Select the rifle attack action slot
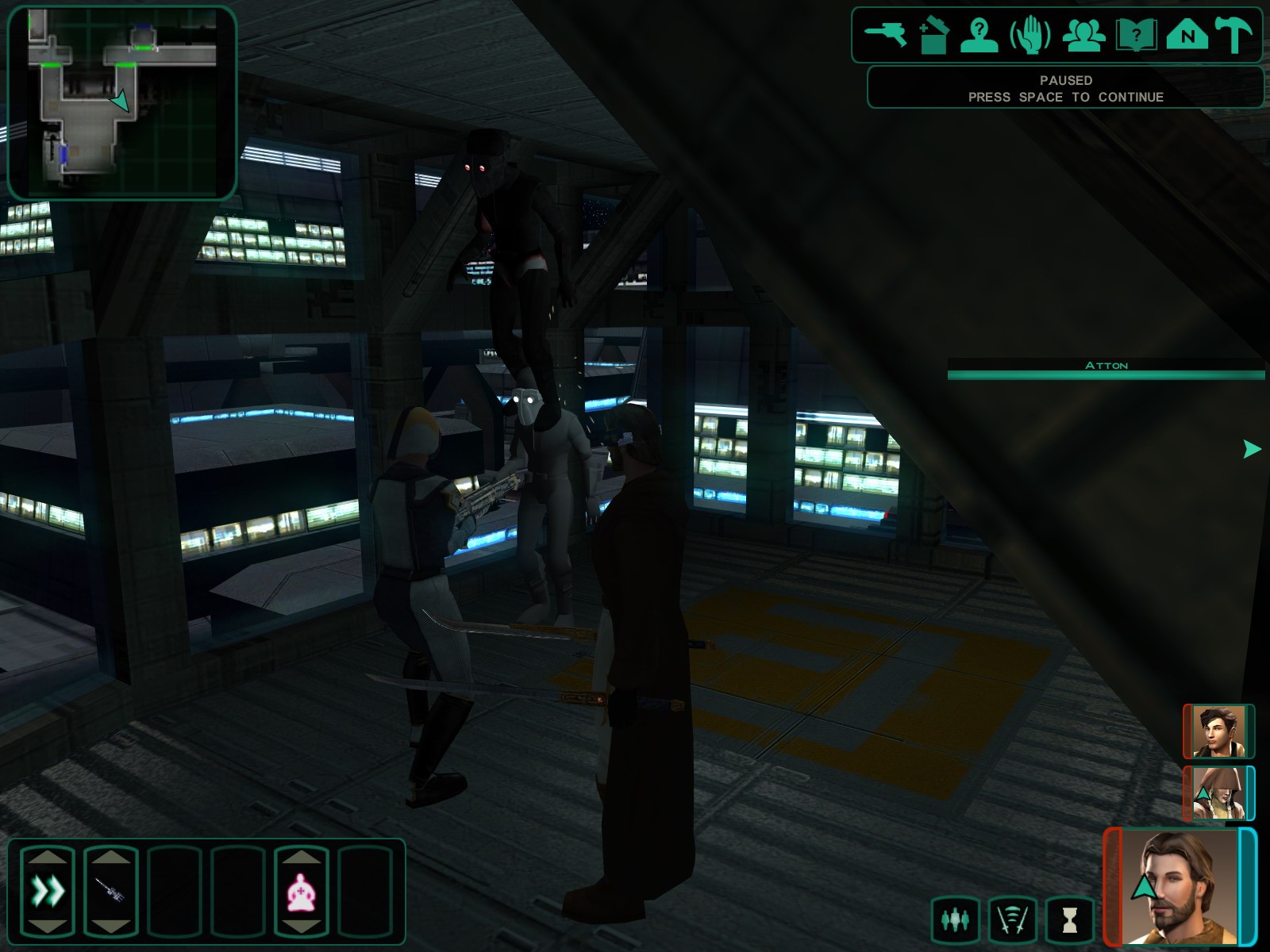This screenshot has width=1270, height=952. click(x=111, y=892)
